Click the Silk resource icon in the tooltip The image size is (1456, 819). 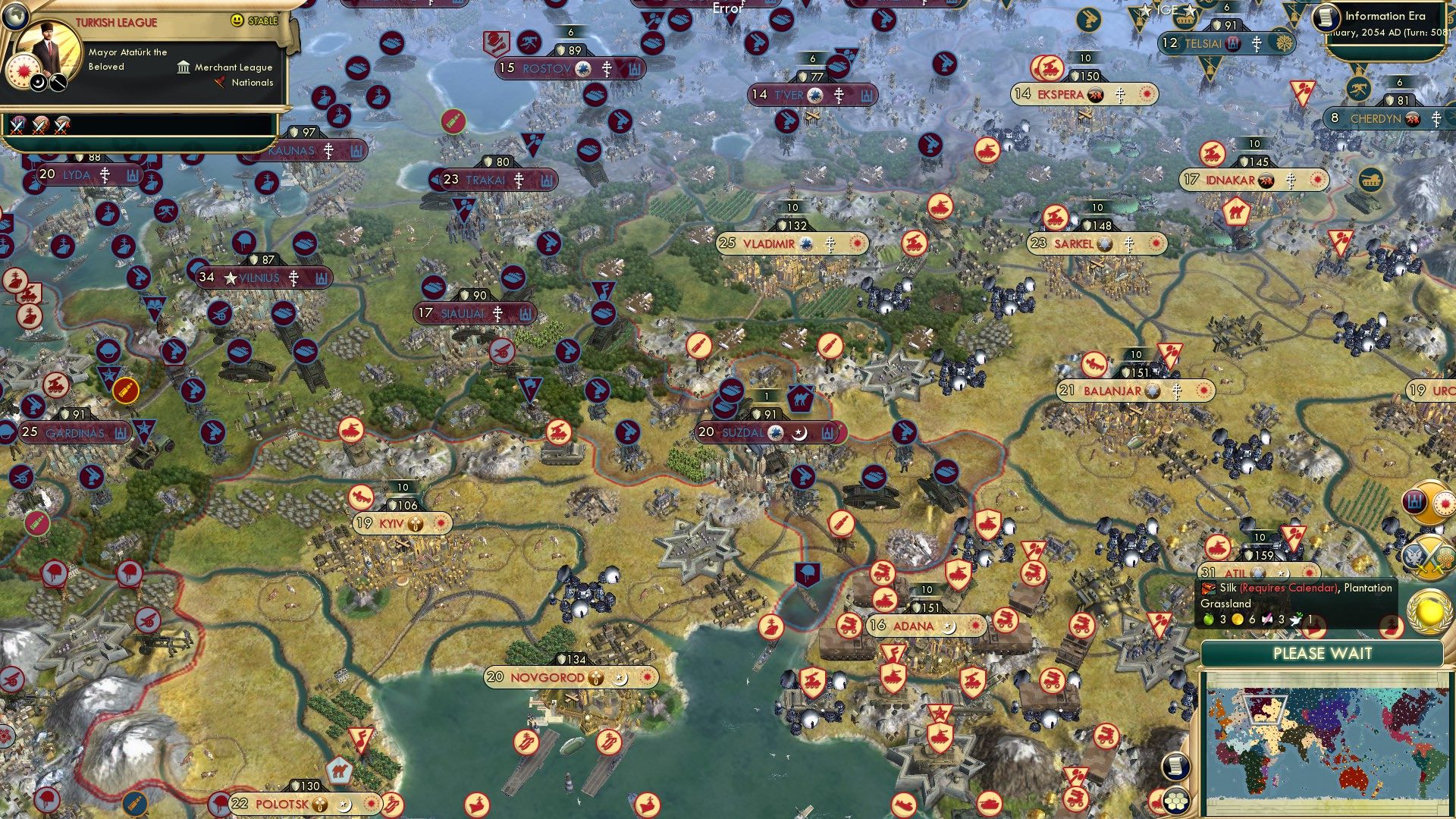(x=1208, y=587)
